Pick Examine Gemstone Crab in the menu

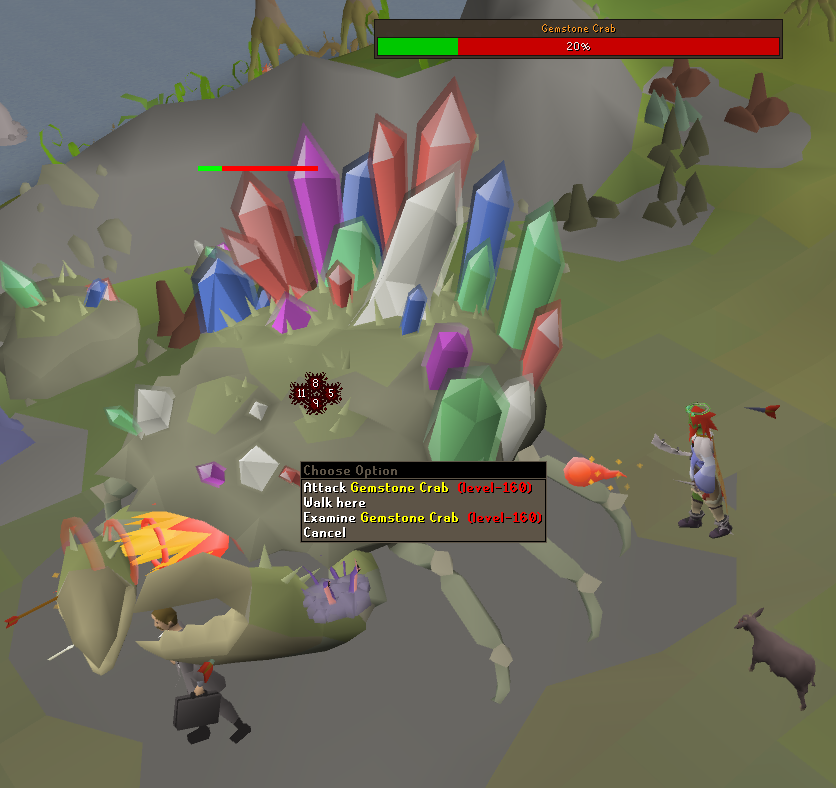click(422, 518)
